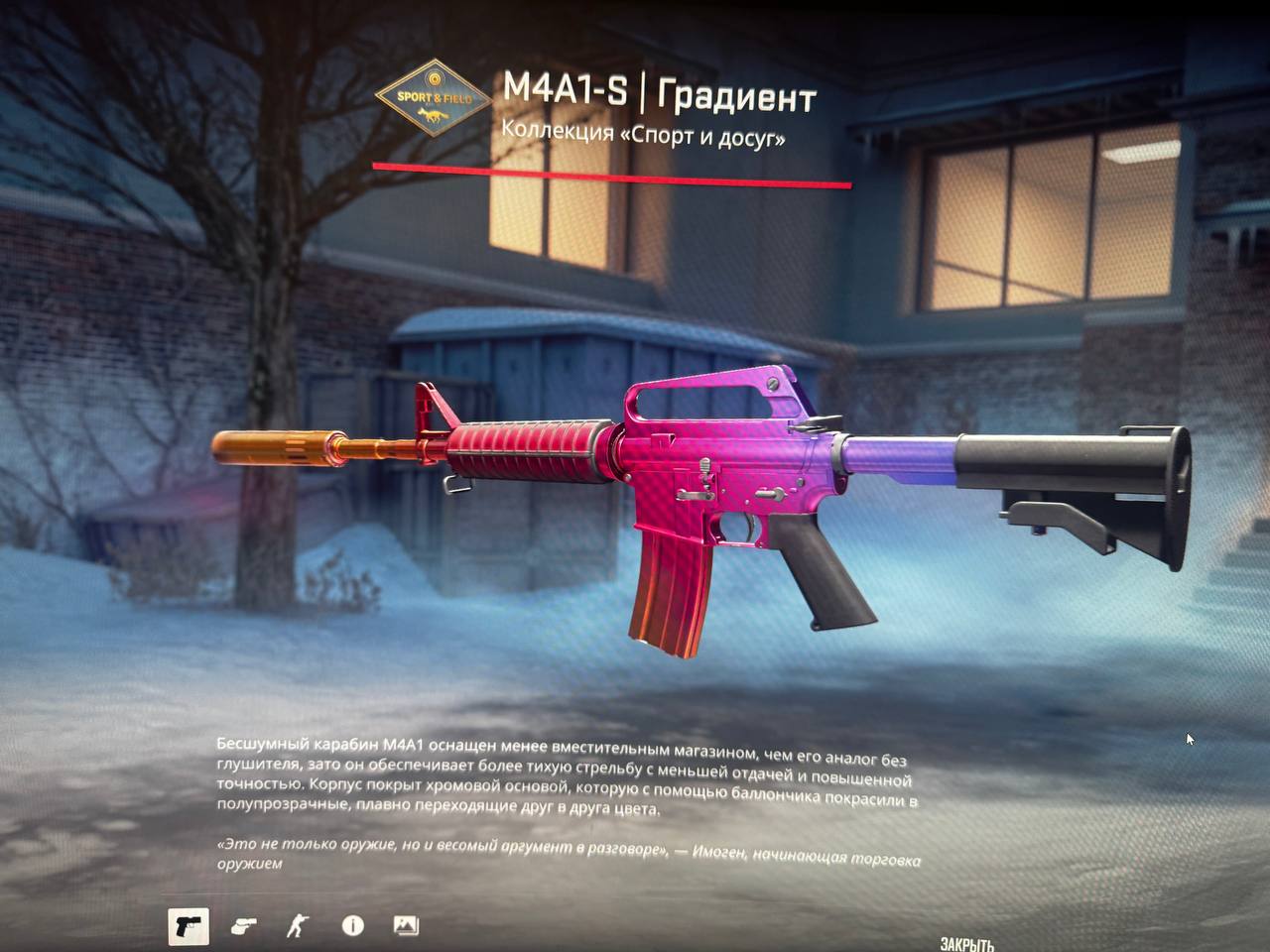This screenshot has width=1270, height=952.
Task: Click the picture icon to change scenery
Action: tap(406, 926)
